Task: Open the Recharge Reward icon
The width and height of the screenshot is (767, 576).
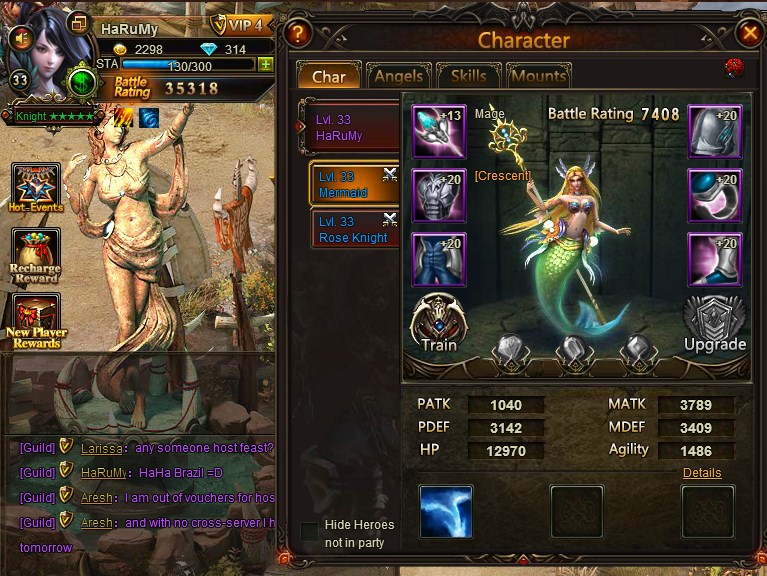Action: [x=36, y=256]
